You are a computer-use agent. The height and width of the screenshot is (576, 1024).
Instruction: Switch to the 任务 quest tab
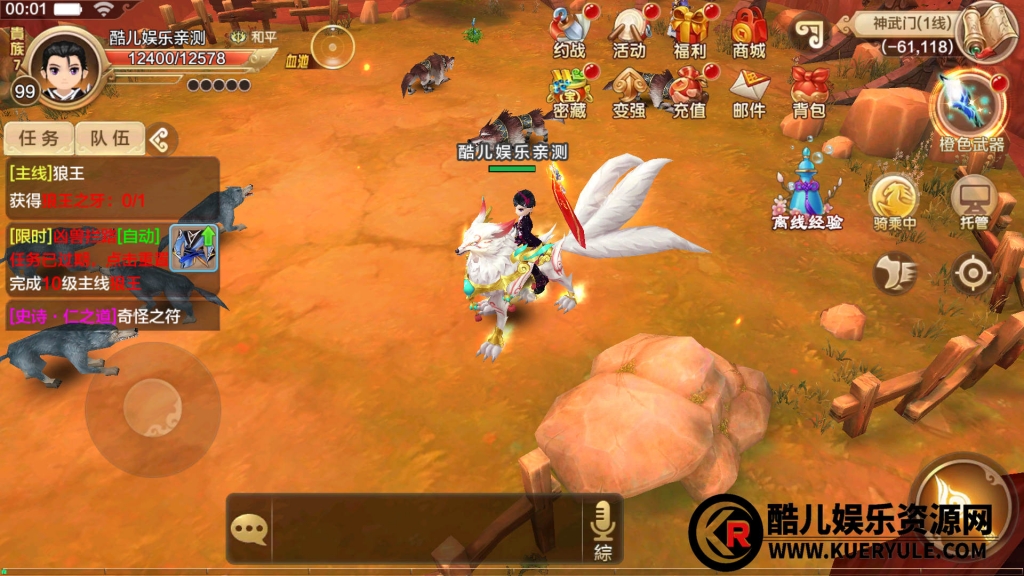[x=39, y=139]
